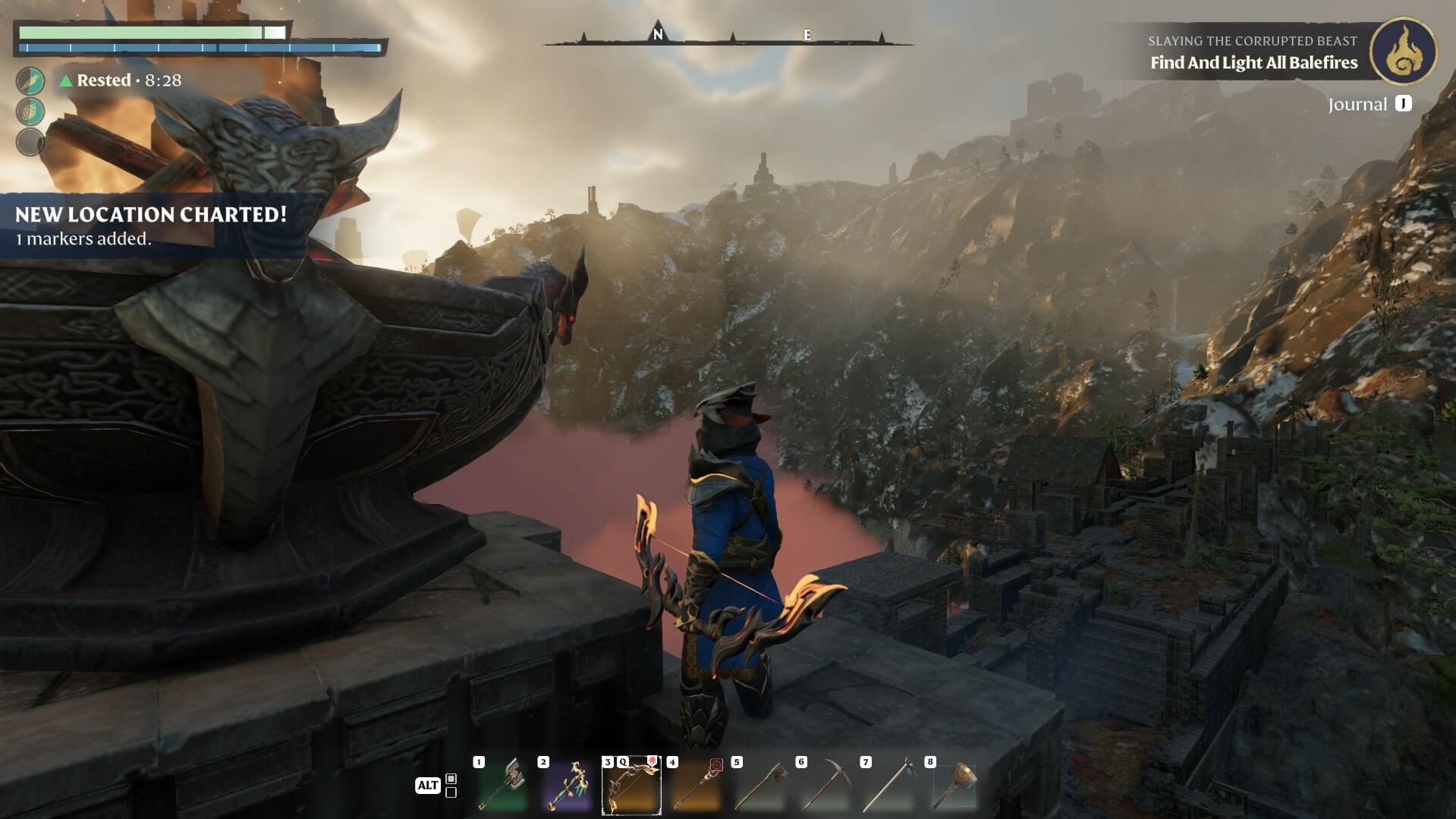Click the compass bar heading strip

coord(728,36)
